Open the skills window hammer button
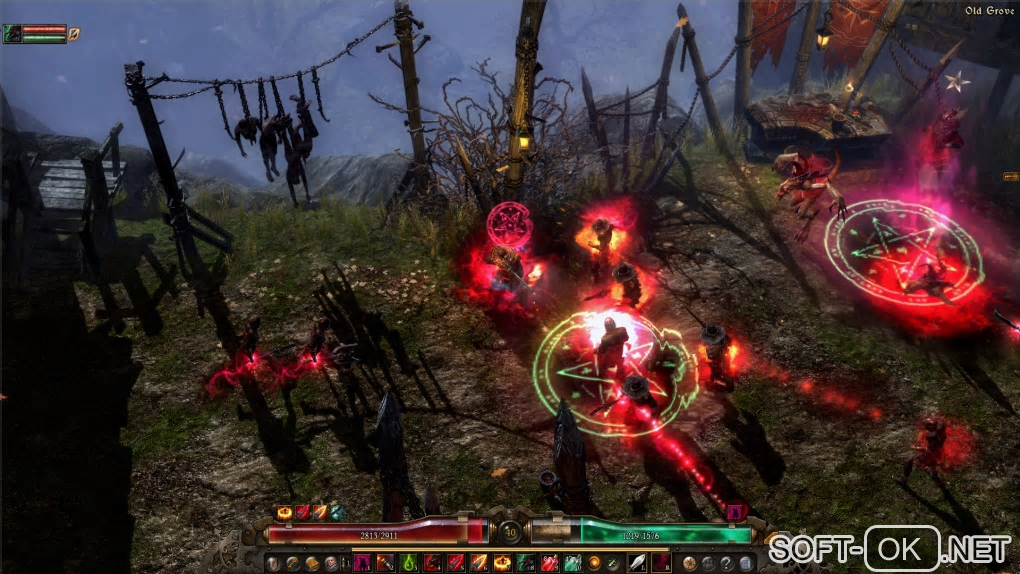Image resolution: width=1020 pixels, height=574 pixels. point(291,562)
